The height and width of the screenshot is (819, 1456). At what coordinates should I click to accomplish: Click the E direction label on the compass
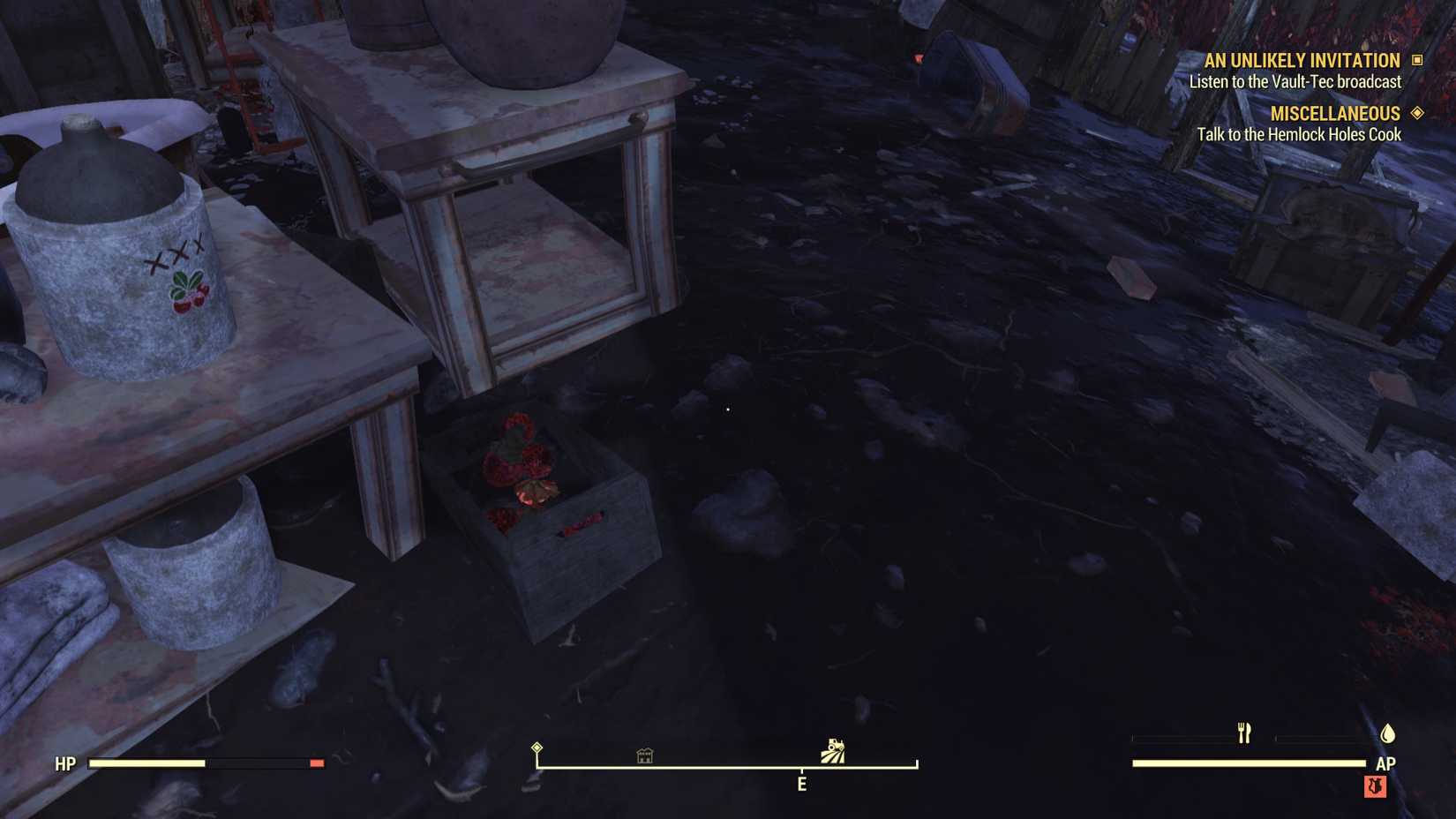pyautogui.click(x=801, y=784)
